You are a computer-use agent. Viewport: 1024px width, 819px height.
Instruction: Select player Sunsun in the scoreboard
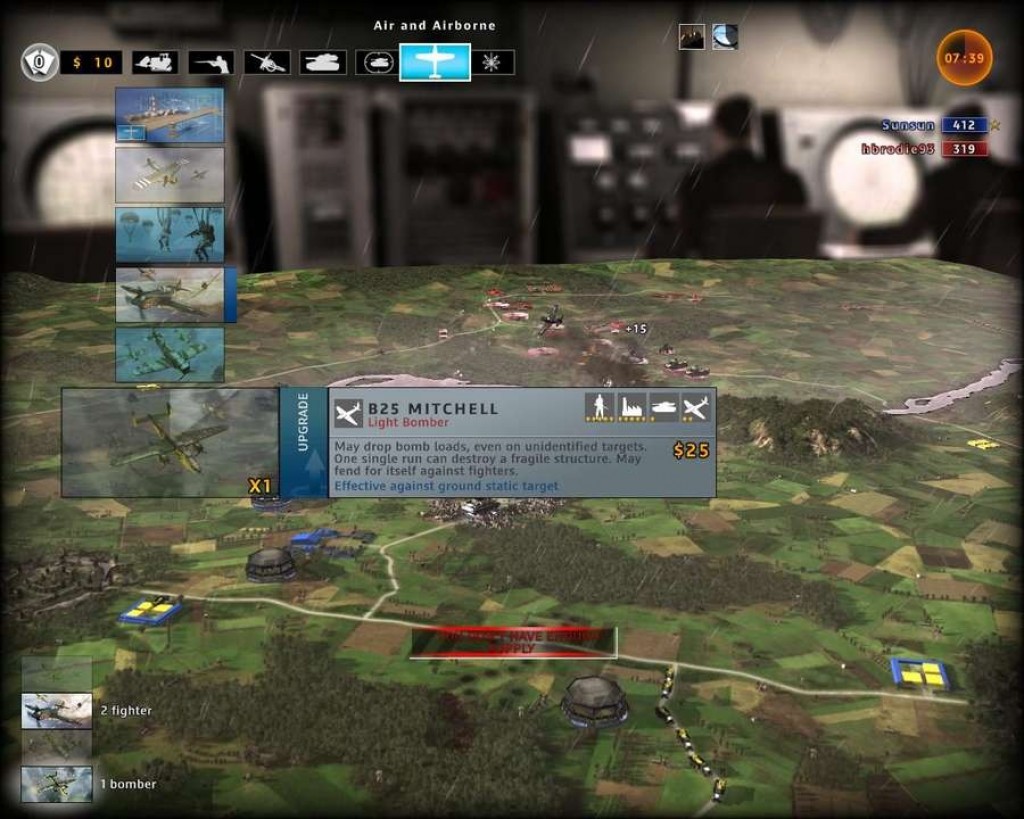908,125
